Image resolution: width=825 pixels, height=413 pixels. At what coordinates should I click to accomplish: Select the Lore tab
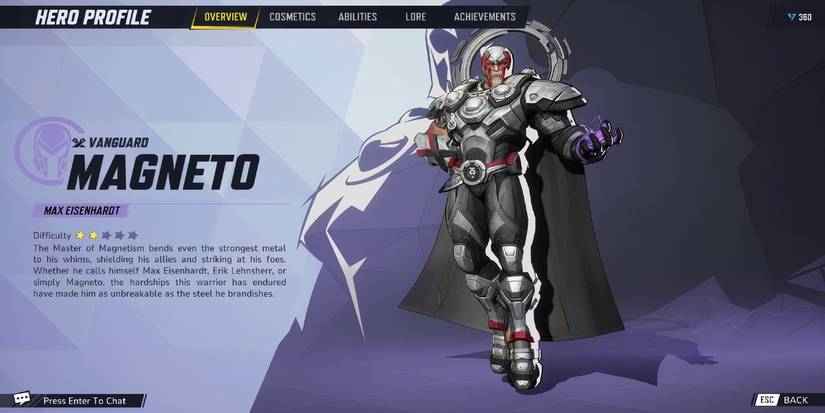tap(416, 17)
